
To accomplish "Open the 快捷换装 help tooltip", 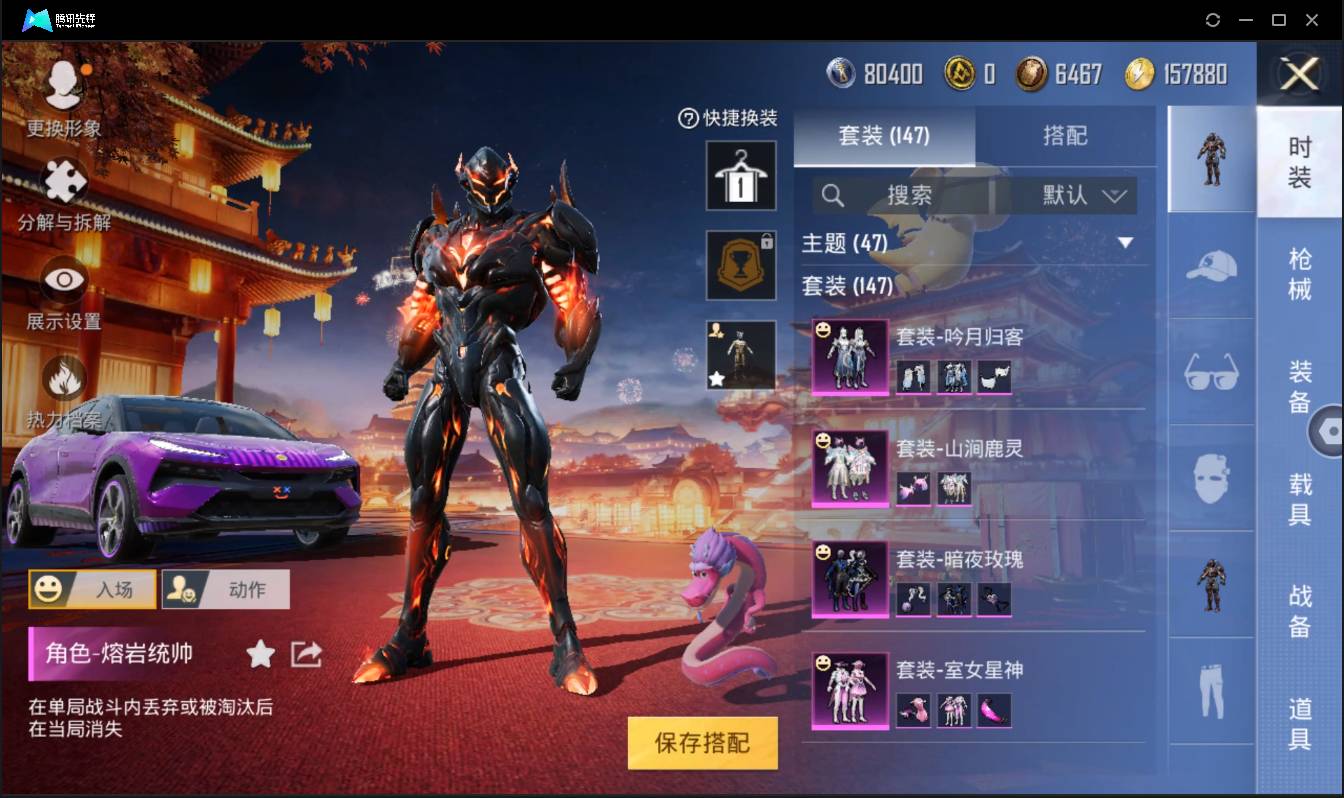I will click(687, 118).
